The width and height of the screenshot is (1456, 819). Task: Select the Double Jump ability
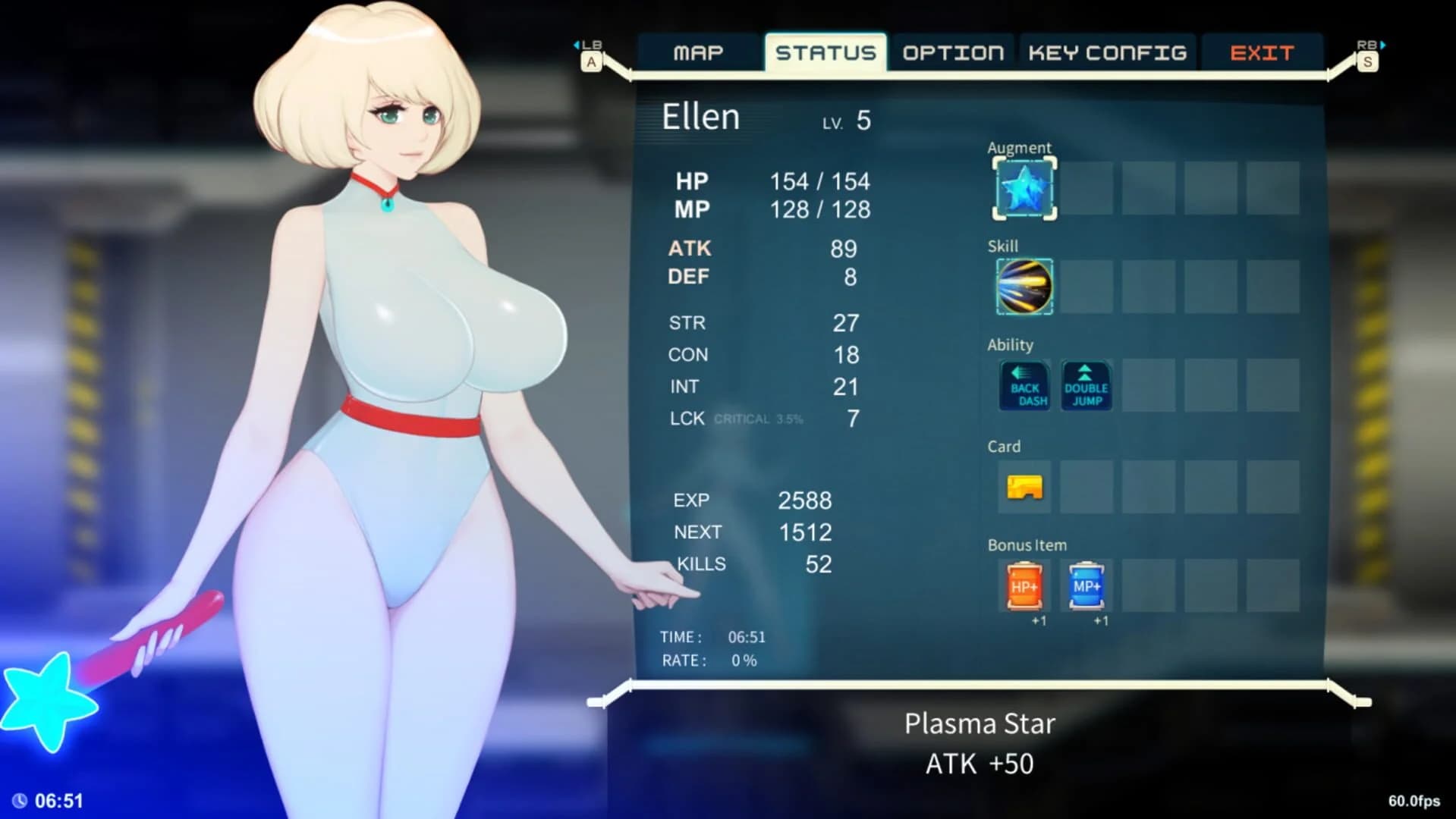click(1085, 386)
